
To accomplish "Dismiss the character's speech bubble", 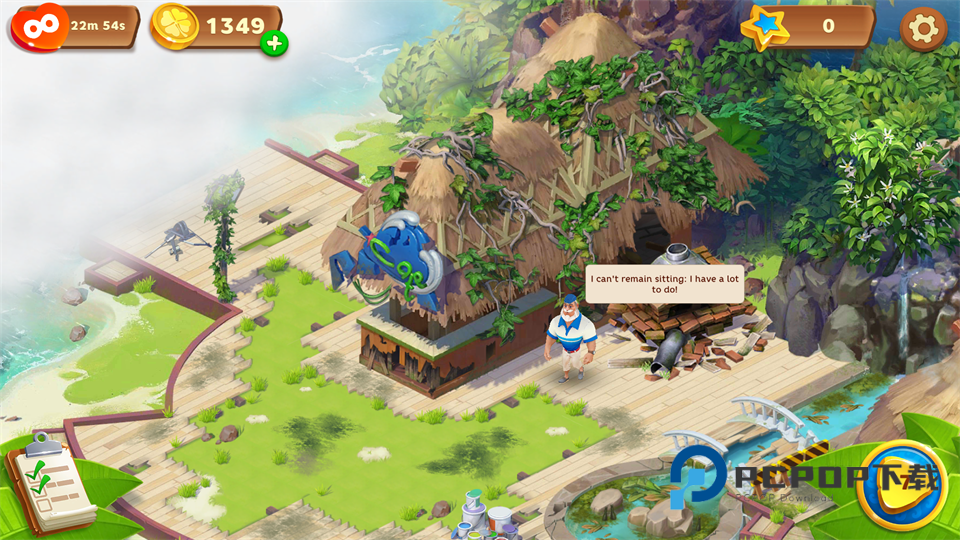I will click(x=664, y=283).
